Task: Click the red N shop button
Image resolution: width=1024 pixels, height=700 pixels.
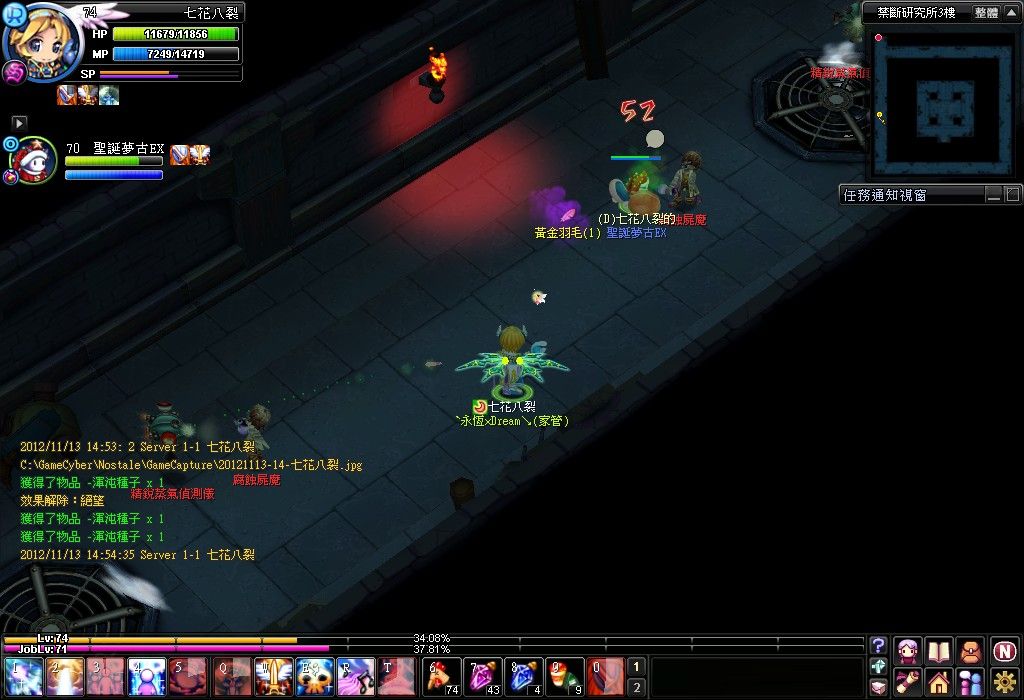Action: (x=1004, y=651)
